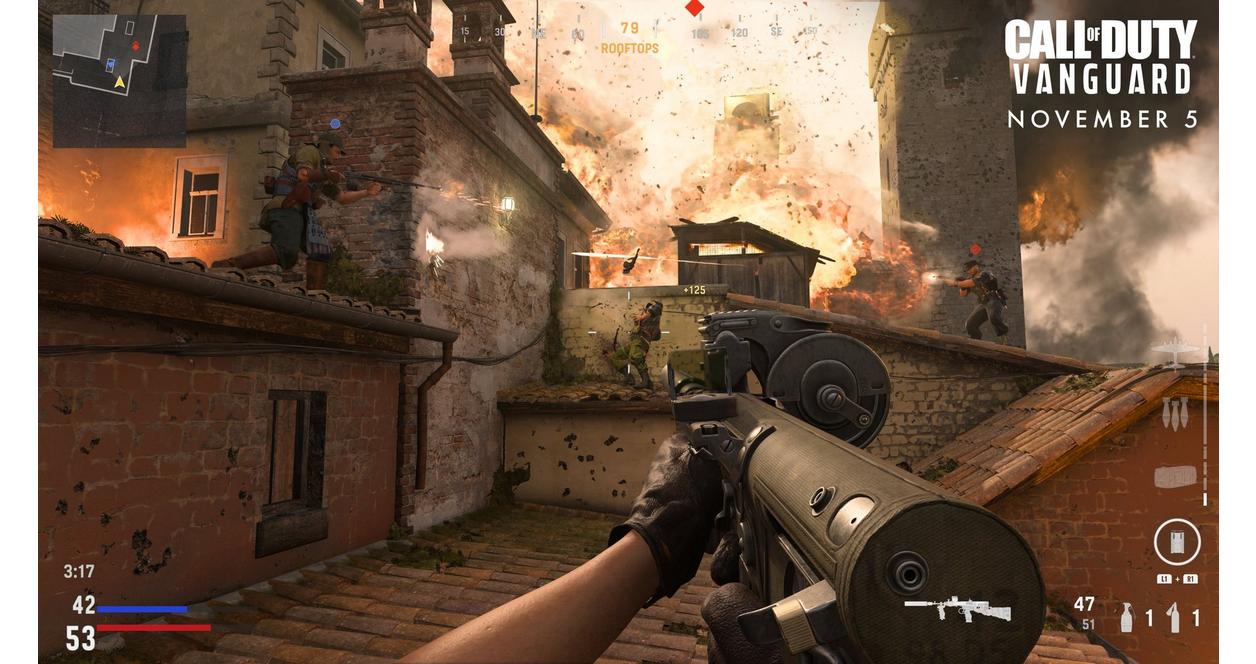Select the red enemy dot on minimap
The image size is (1256, 664).
point(135,46)
